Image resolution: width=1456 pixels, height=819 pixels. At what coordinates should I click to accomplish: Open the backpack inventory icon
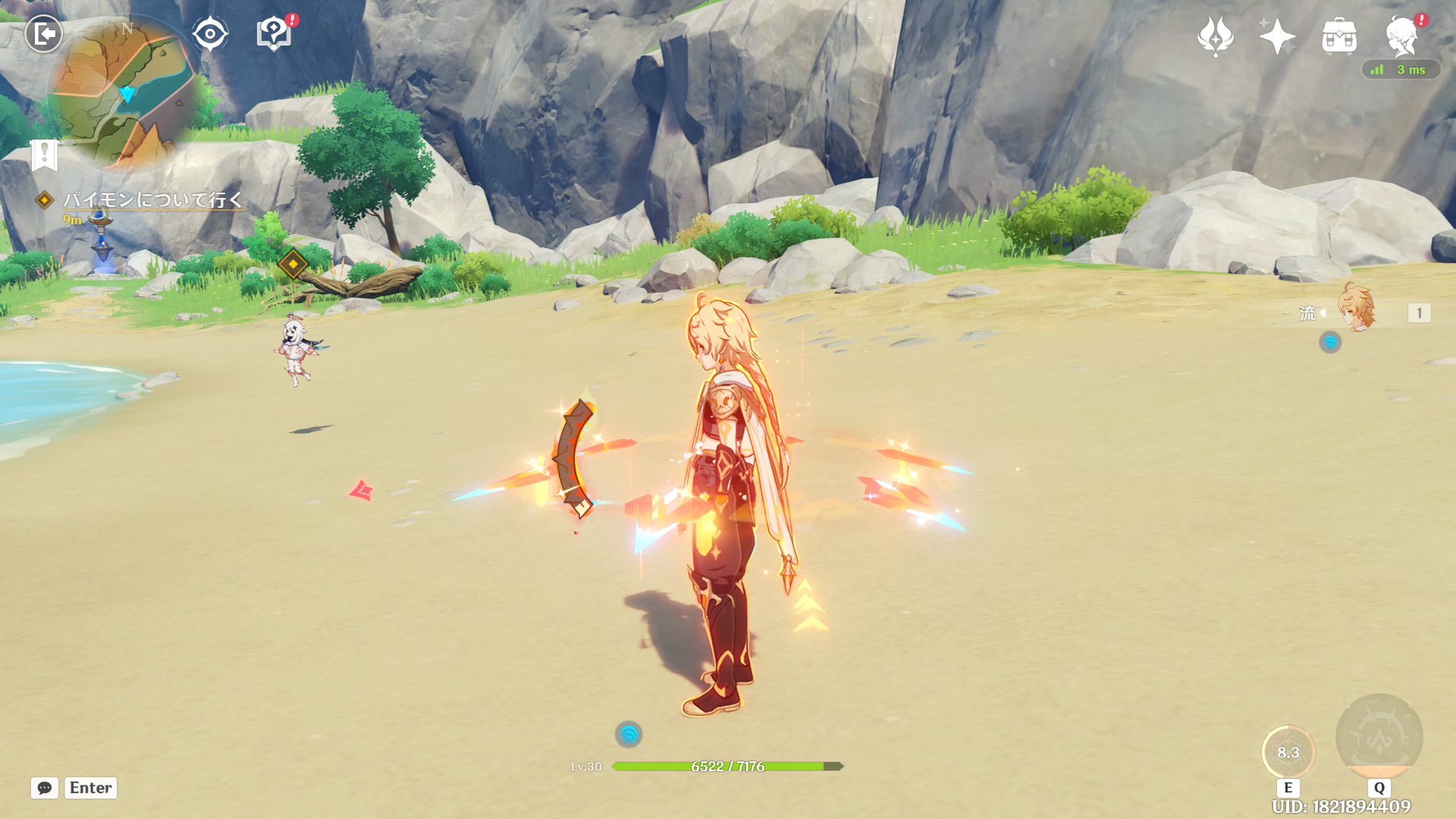point(1339,36)
